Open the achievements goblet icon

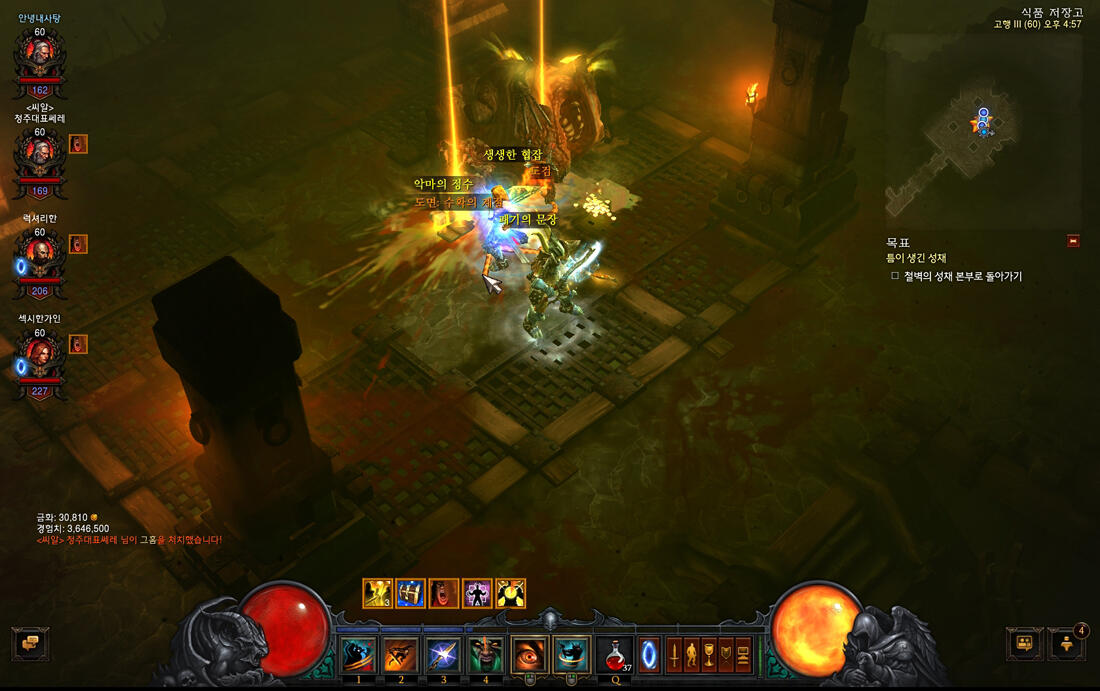(709, 655)
